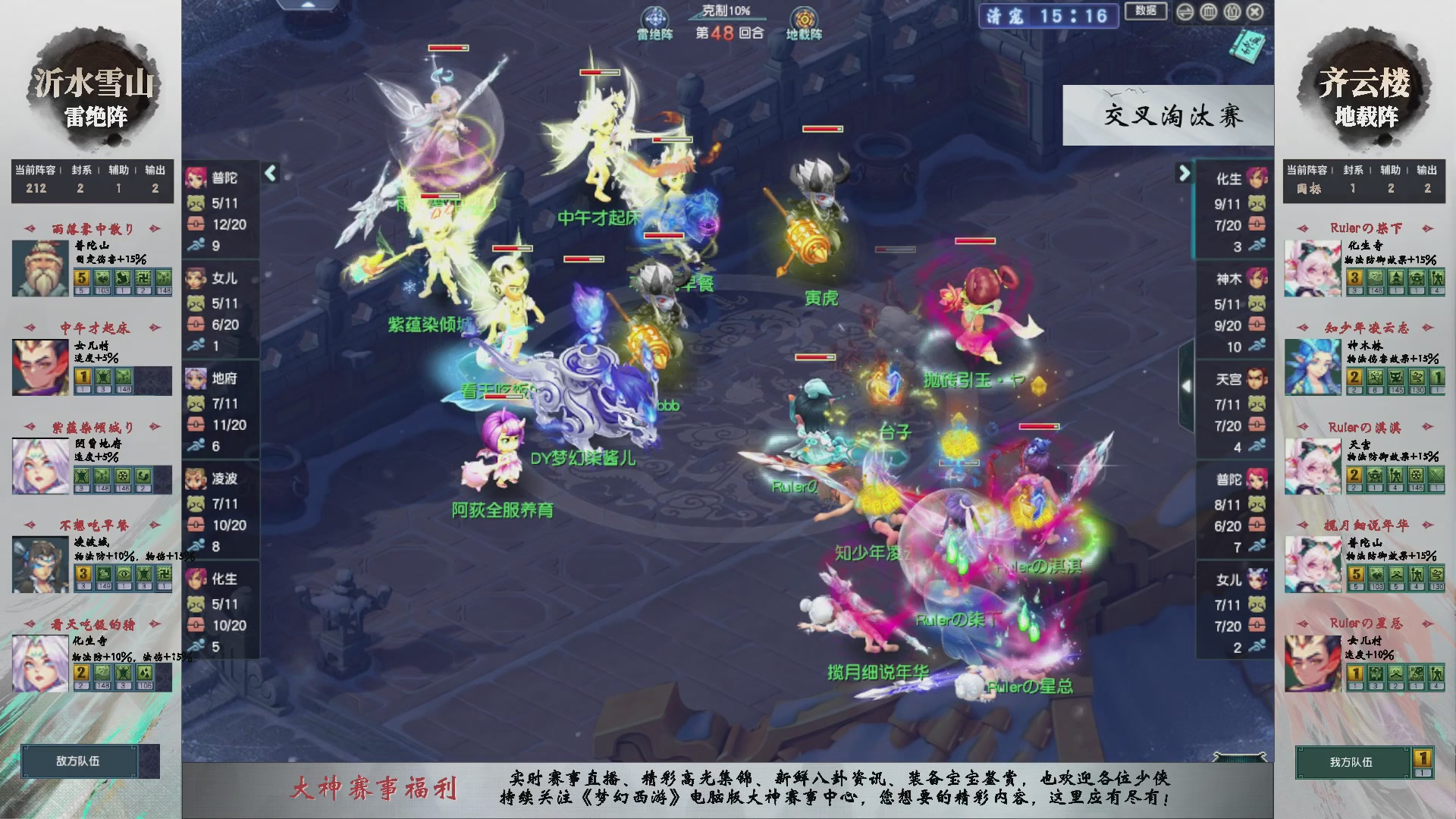Image resolution: width=1456 pixels, height=819 pixels.
Task: Collapse the left unit list with its arrow
Action: (x=269, y=173)
